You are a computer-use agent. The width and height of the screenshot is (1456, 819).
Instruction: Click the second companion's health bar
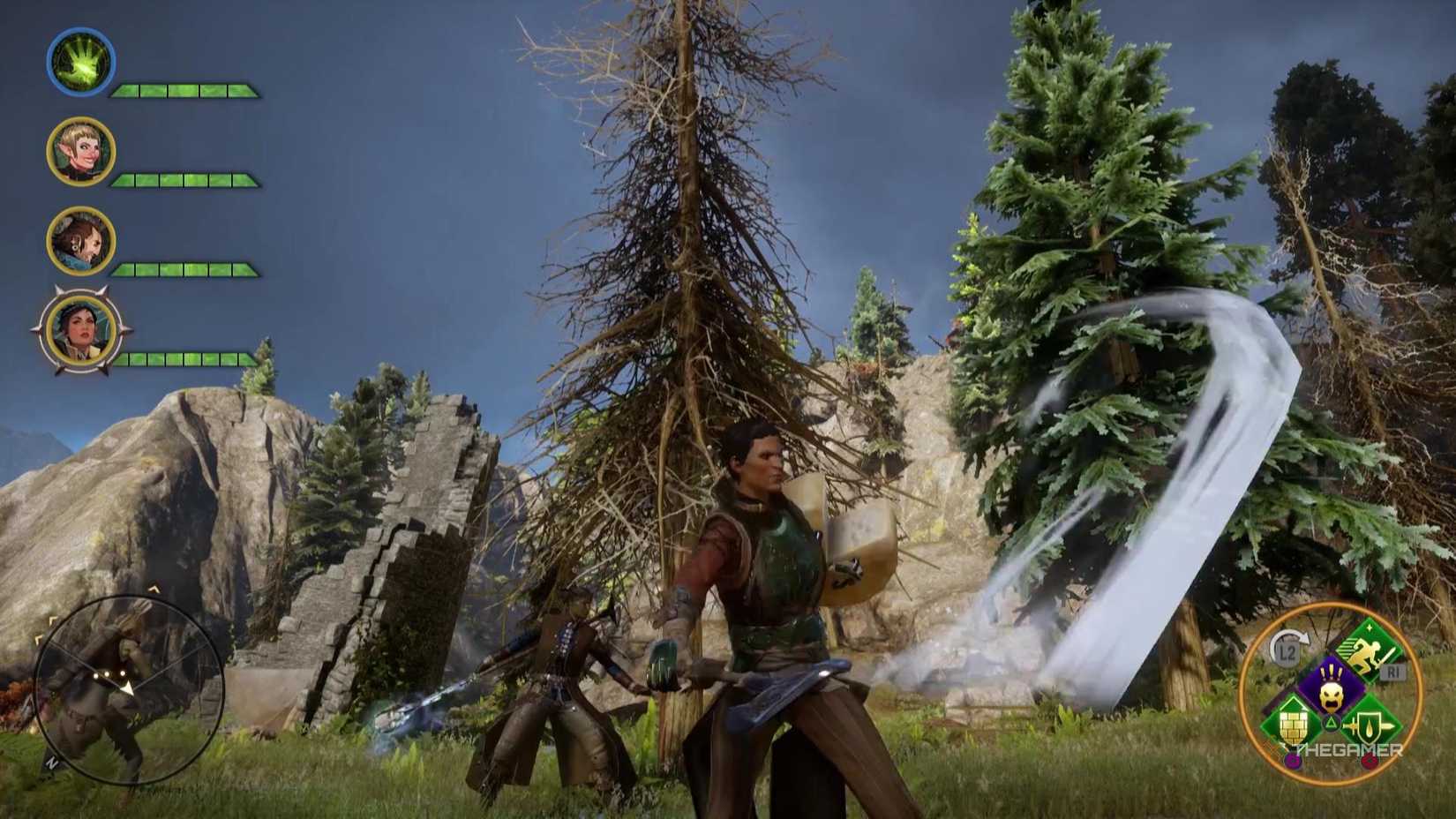(x=182, y=178)
